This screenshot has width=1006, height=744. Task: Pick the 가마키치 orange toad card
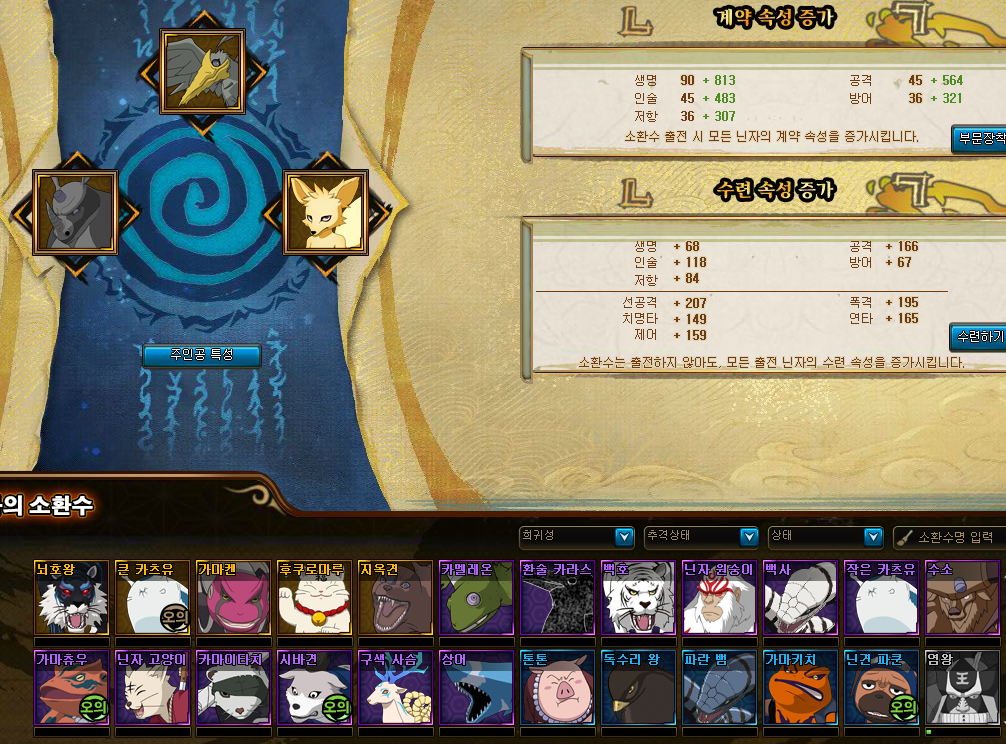(800, 688)
